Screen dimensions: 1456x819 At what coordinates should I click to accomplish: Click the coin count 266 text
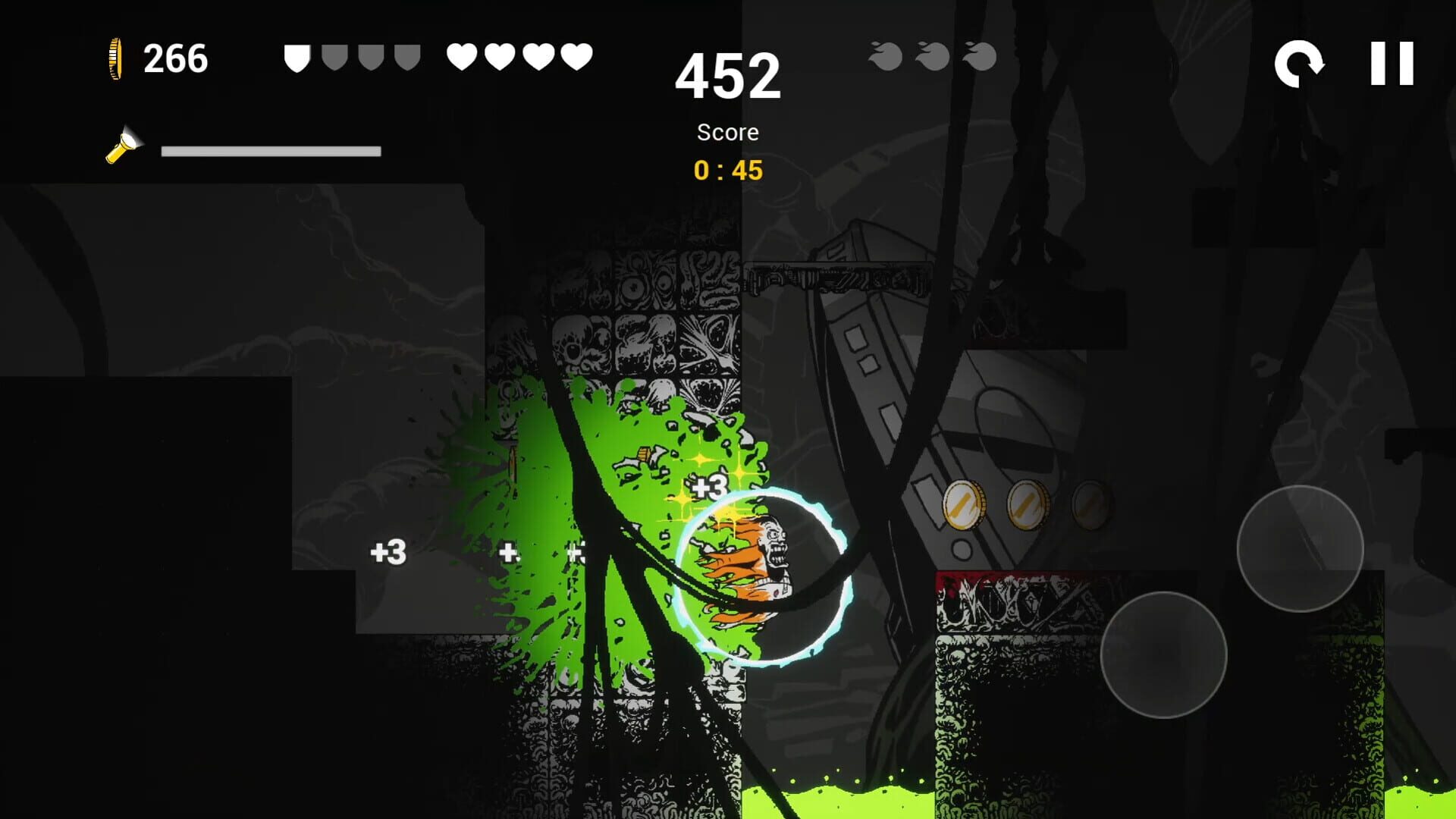pyautogui.click(x=176, y=59)
